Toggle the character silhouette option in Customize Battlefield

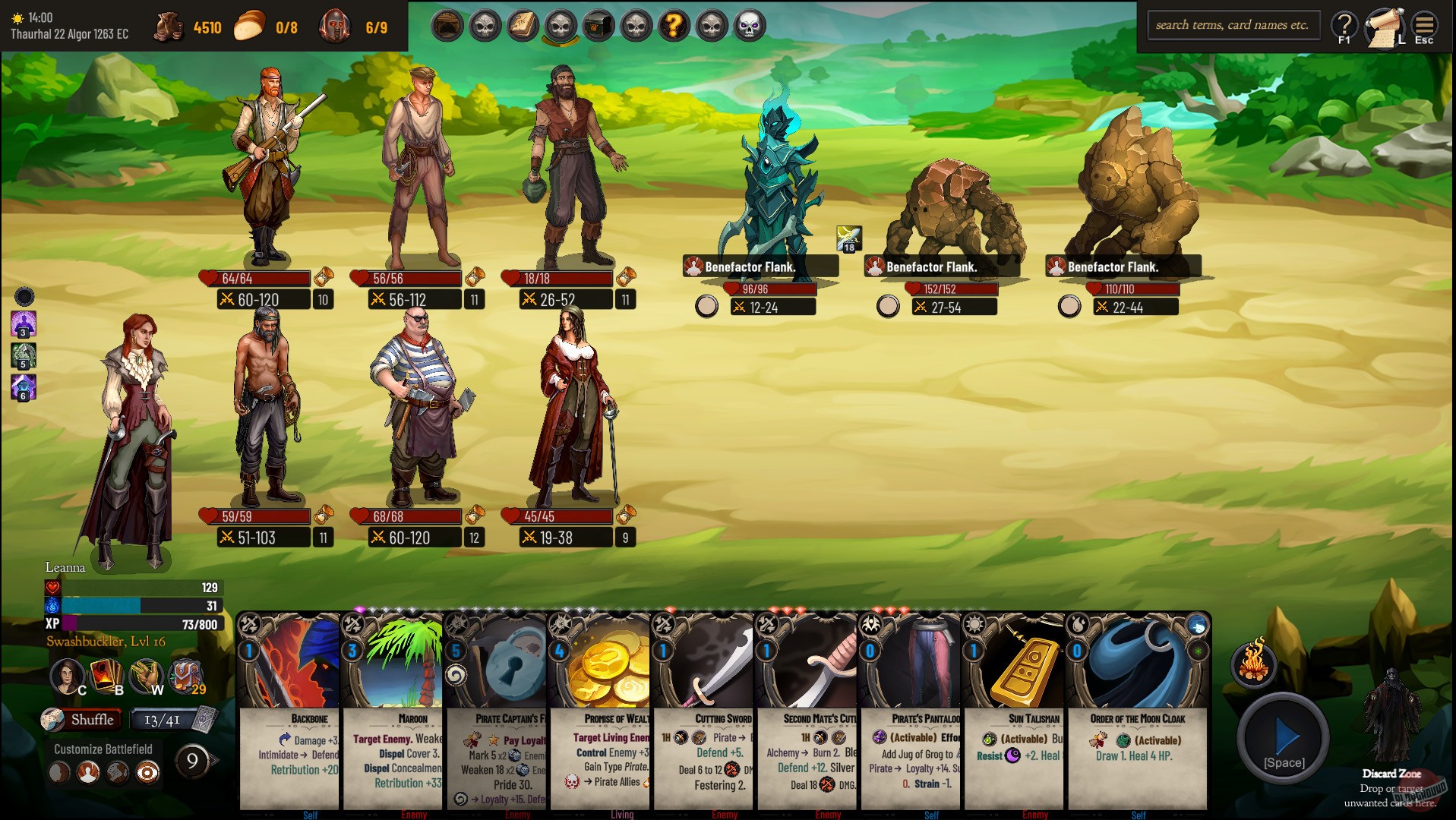(88, 773)
